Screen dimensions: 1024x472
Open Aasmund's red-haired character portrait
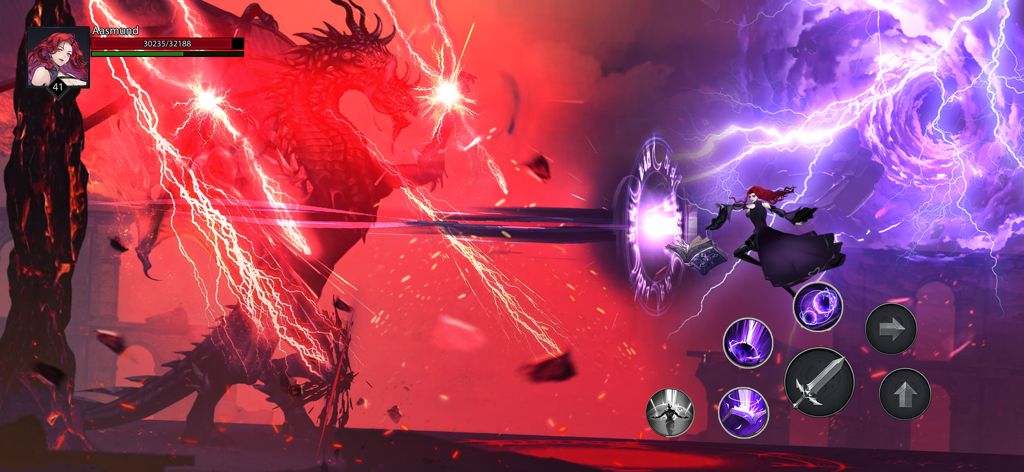coord(58,57)
